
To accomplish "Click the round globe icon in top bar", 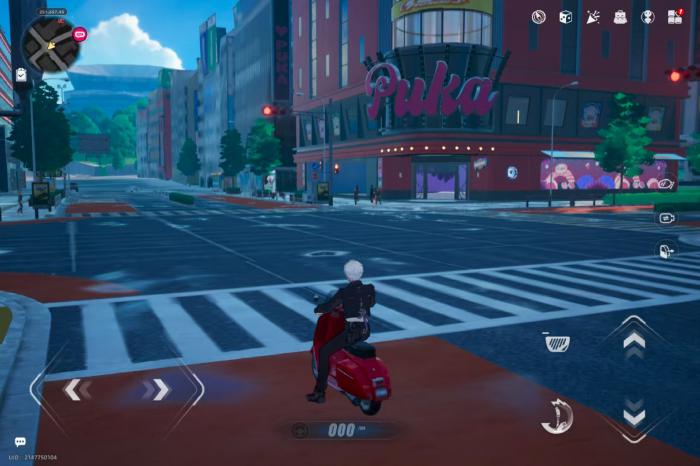I will [x=647, y=17].
